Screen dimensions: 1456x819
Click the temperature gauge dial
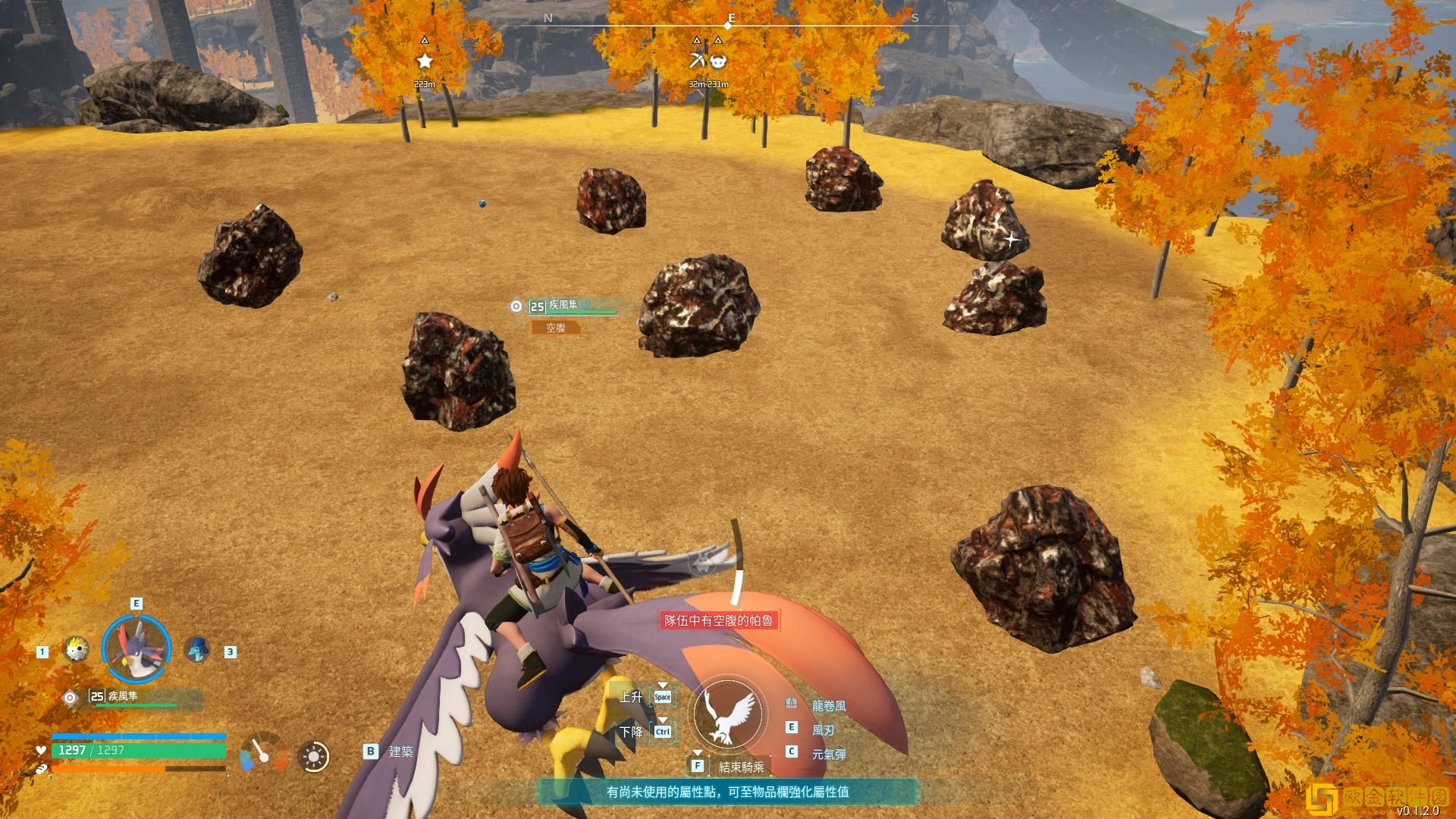coord(263,752)
